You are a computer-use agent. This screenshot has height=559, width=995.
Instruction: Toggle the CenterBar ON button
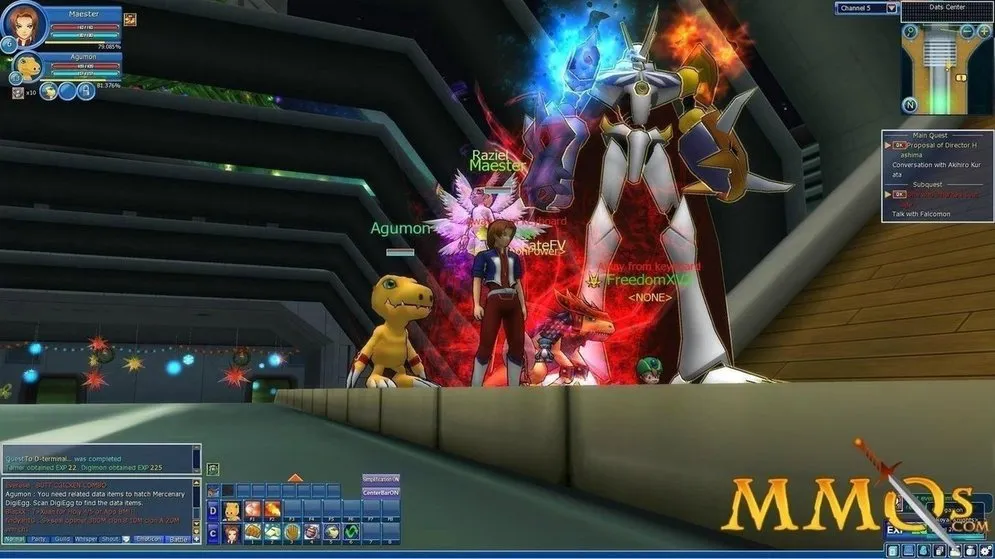click(380, 492)
